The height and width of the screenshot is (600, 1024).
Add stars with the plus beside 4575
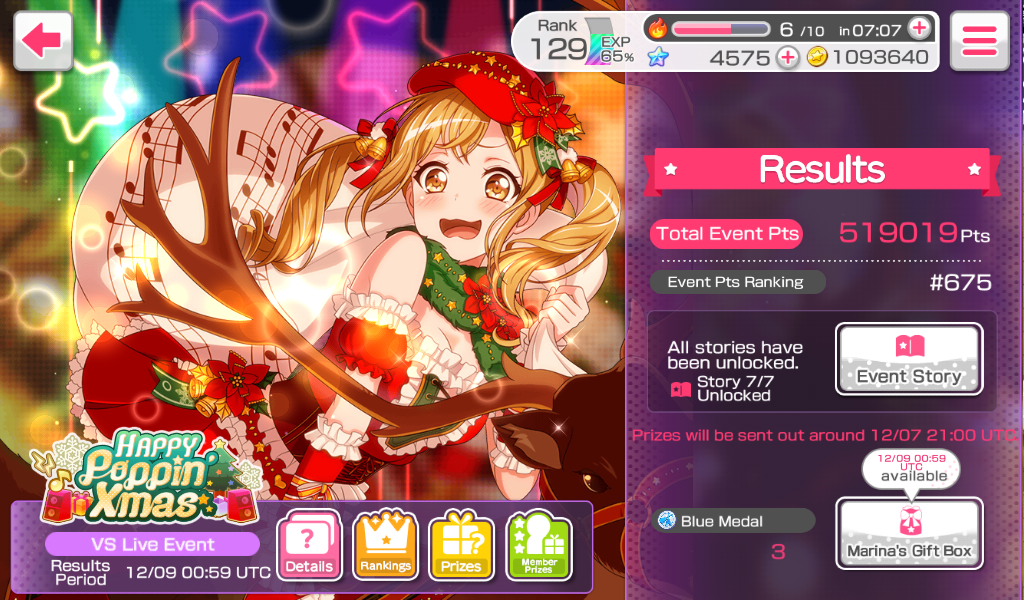(x=788, y=57)
